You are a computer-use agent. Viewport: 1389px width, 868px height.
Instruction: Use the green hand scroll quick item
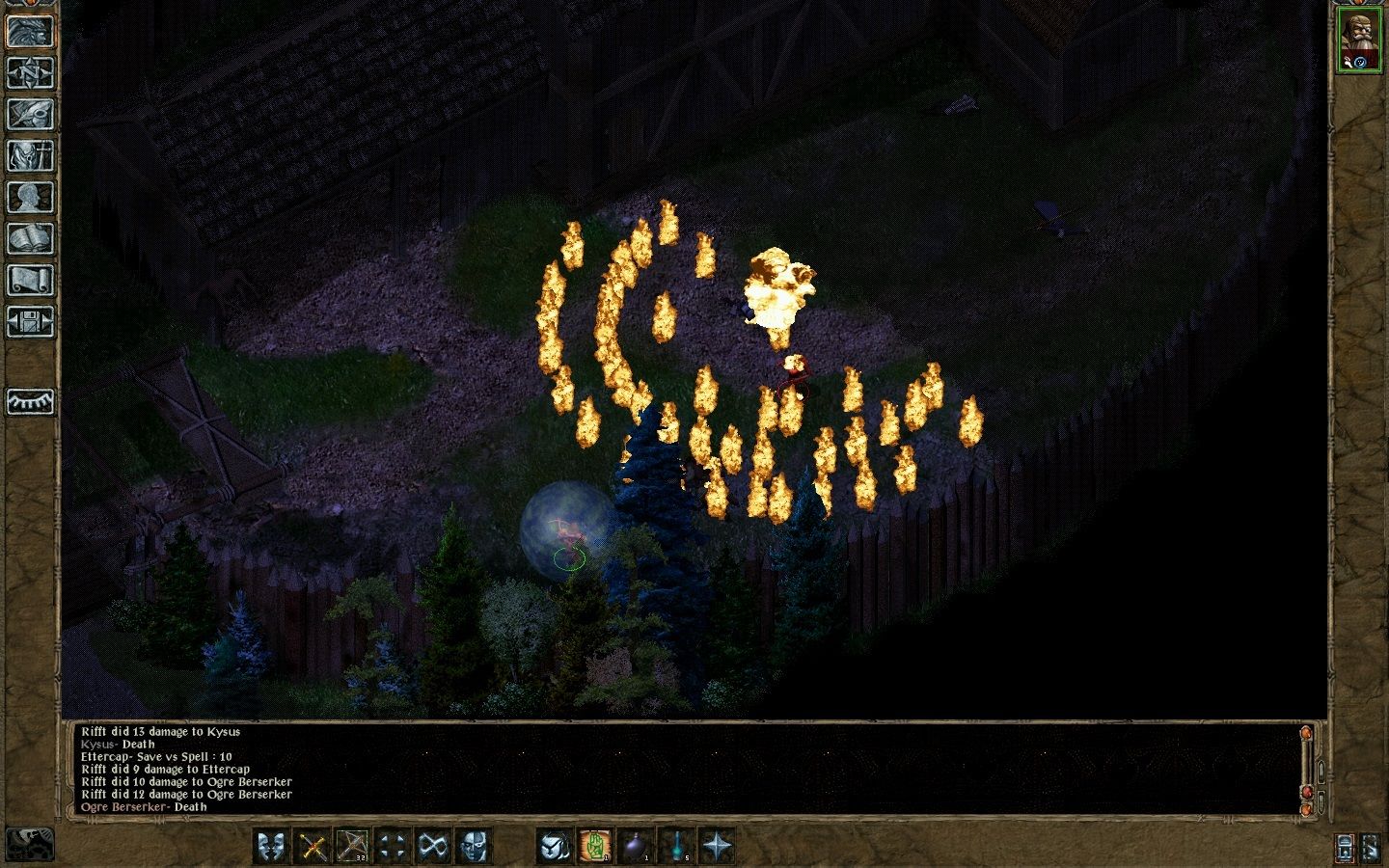[x=595, y=846]
